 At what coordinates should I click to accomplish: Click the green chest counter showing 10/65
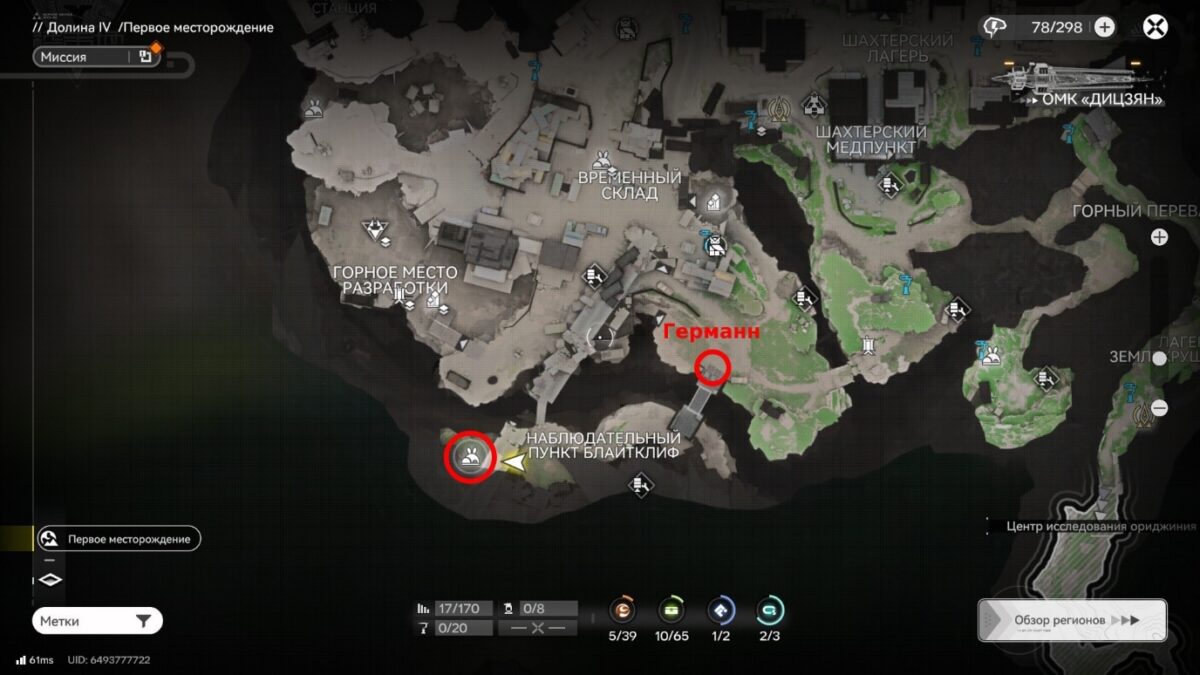tap(672, 610)
